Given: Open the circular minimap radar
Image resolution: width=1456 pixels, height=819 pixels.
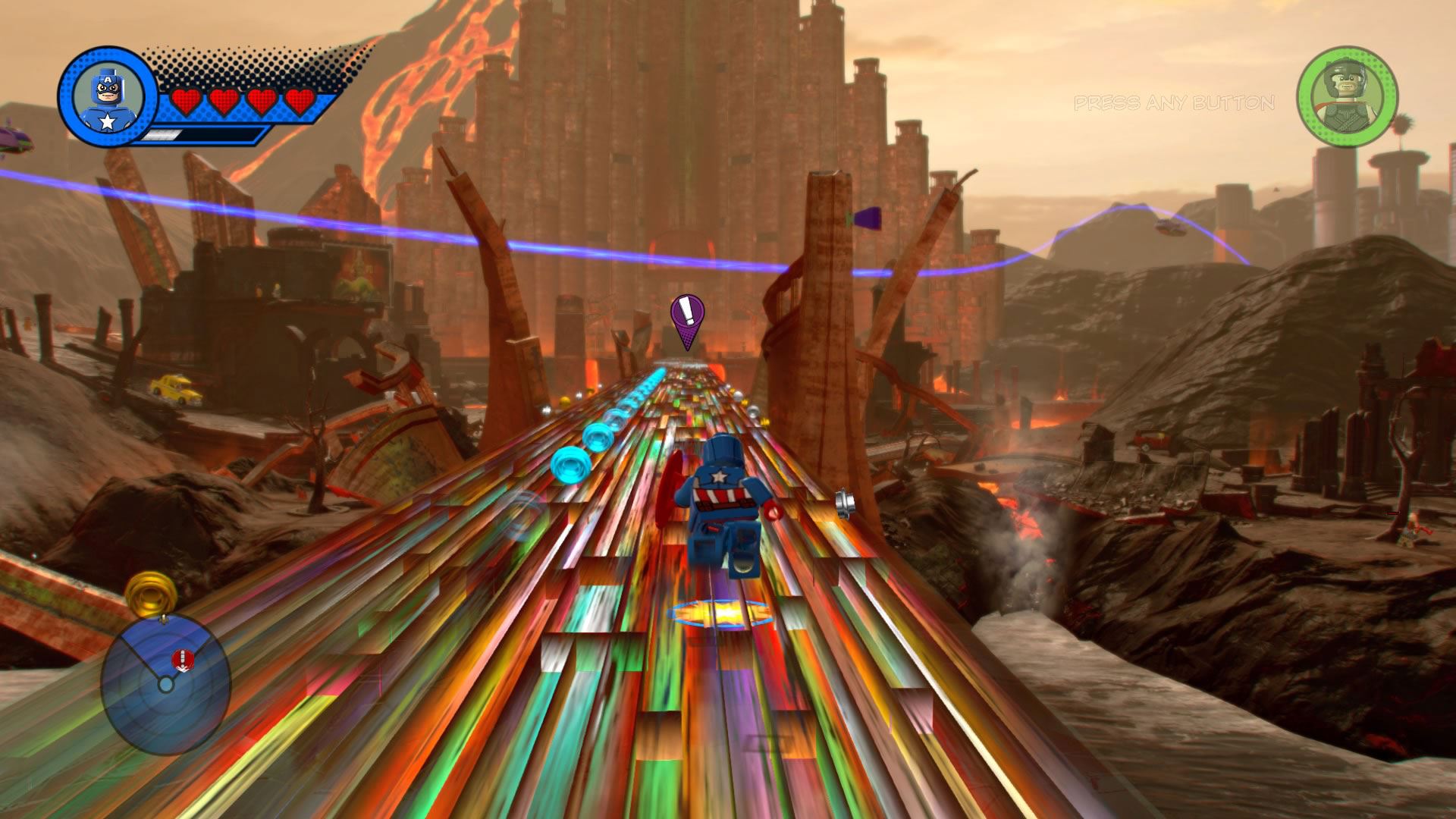Looking at the screenshot, I should click(165, 684).
